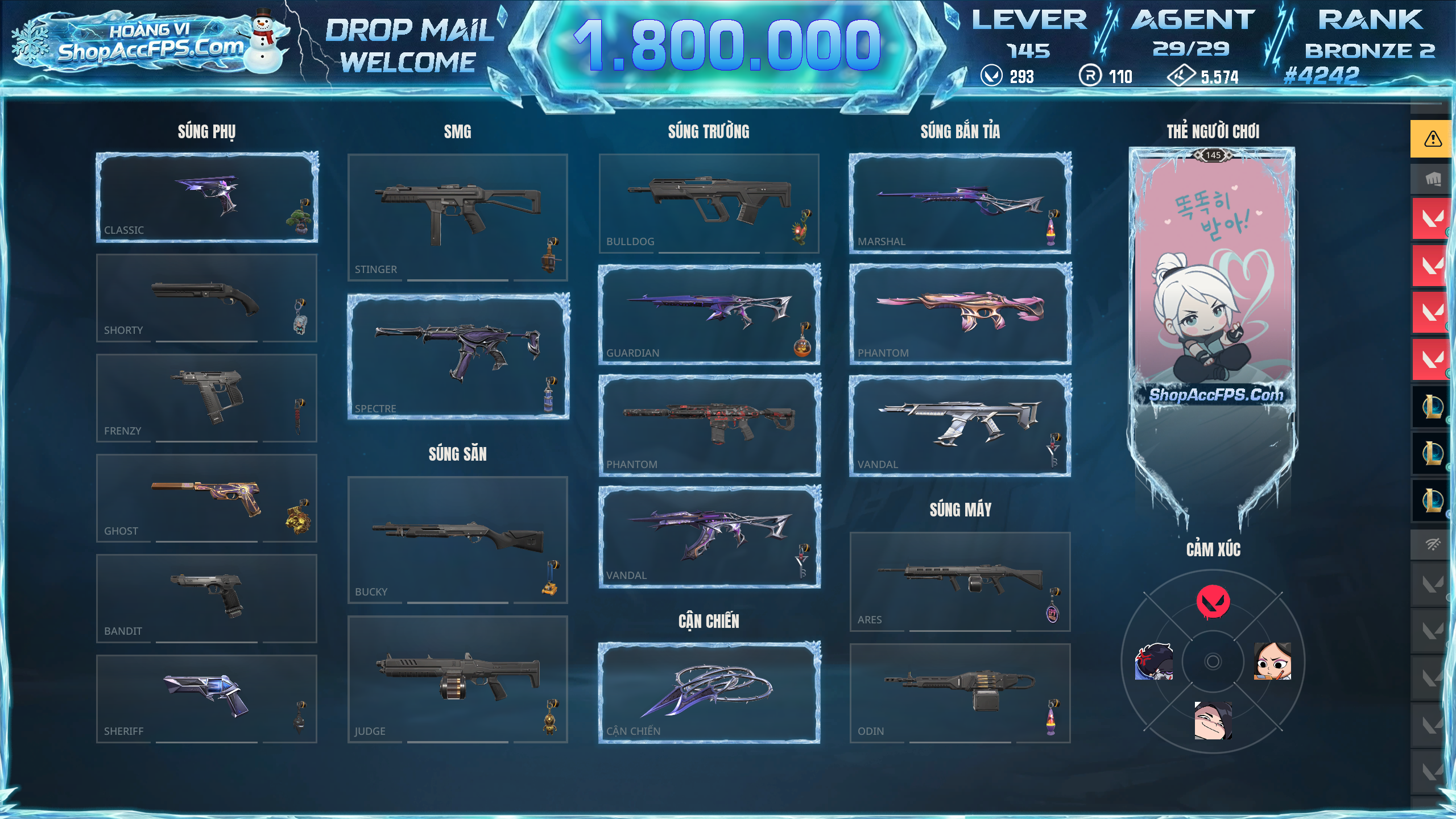
Task: Select the Stinger SMG slot
Action: coord(457,217)
